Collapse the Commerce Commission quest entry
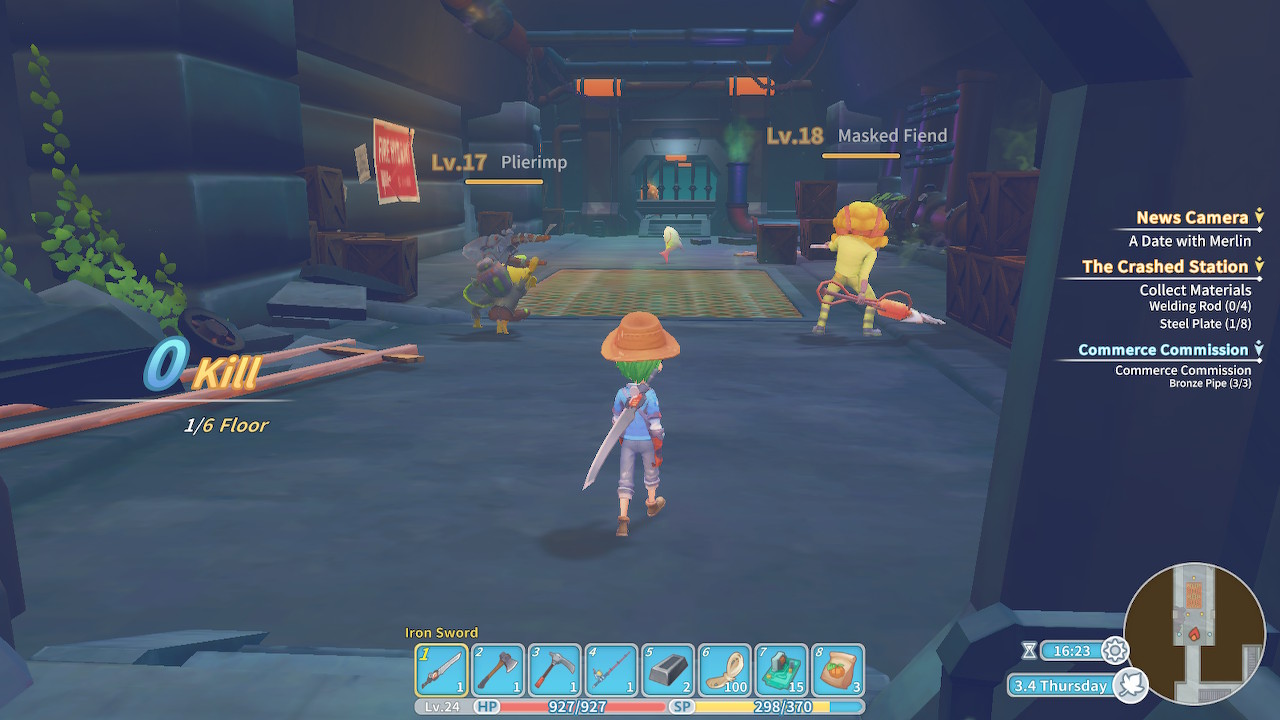 pos(1259,349)
